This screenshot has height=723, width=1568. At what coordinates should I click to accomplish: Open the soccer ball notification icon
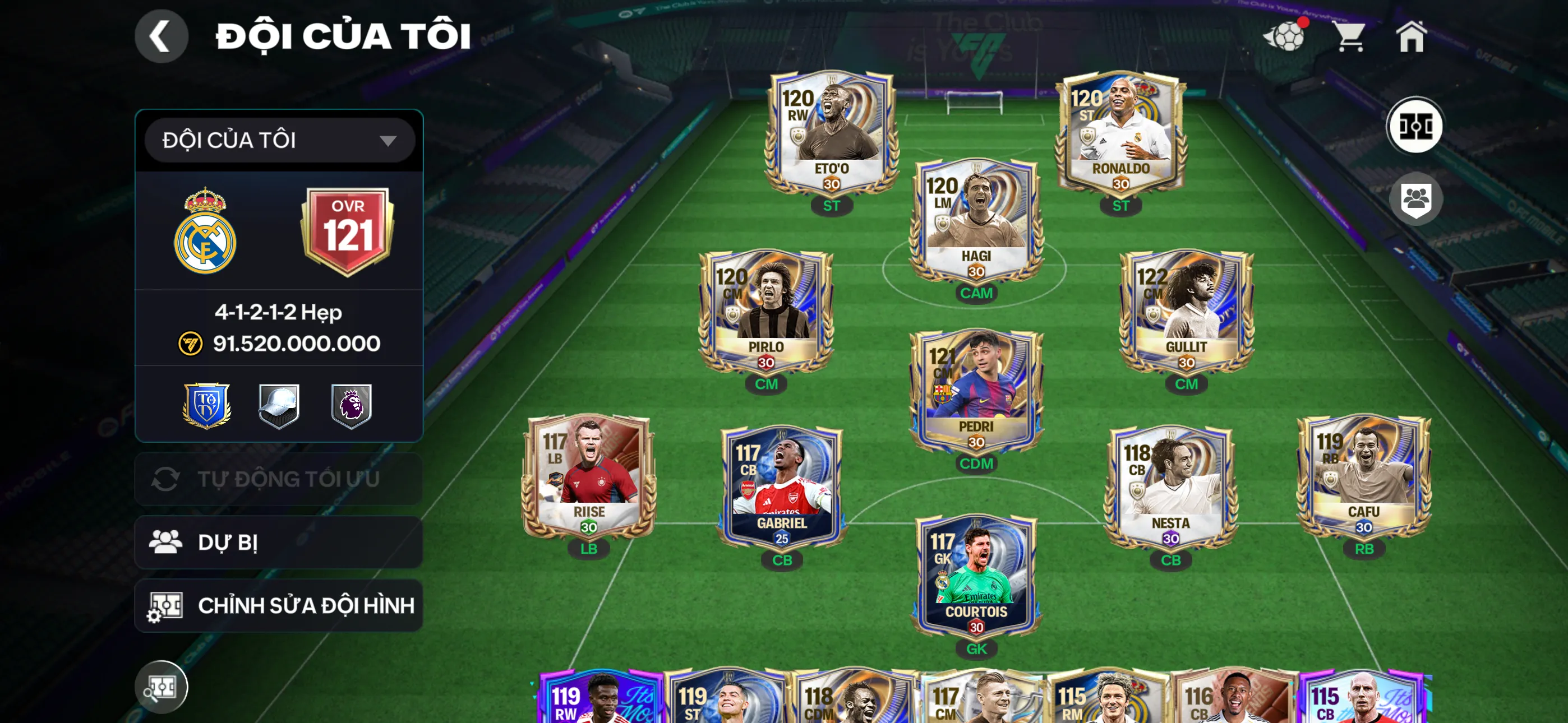pyautogui.click(x=1285, y=36)
